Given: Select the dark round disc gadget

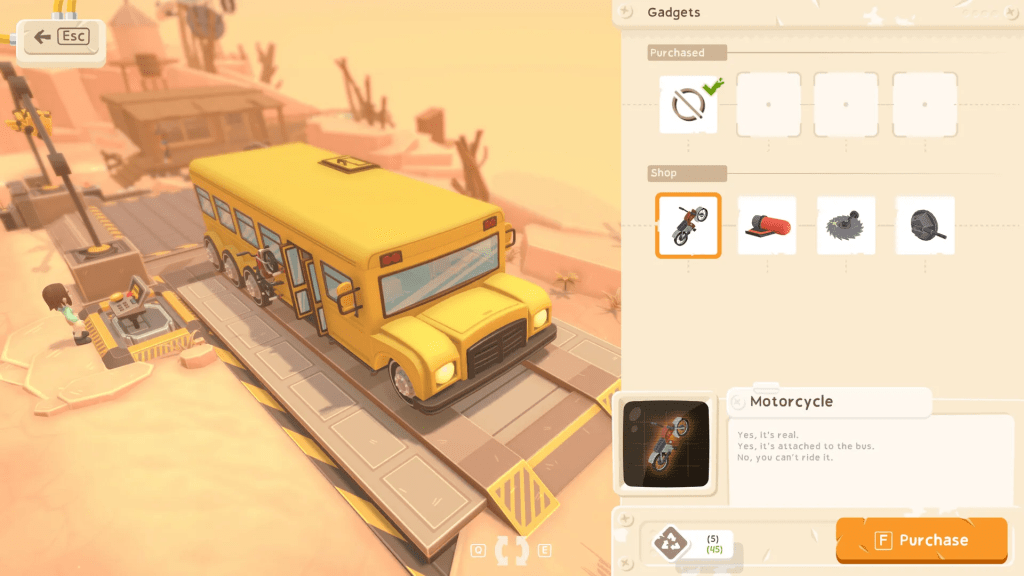Looking at the screenshot, I should pos(925,225).
